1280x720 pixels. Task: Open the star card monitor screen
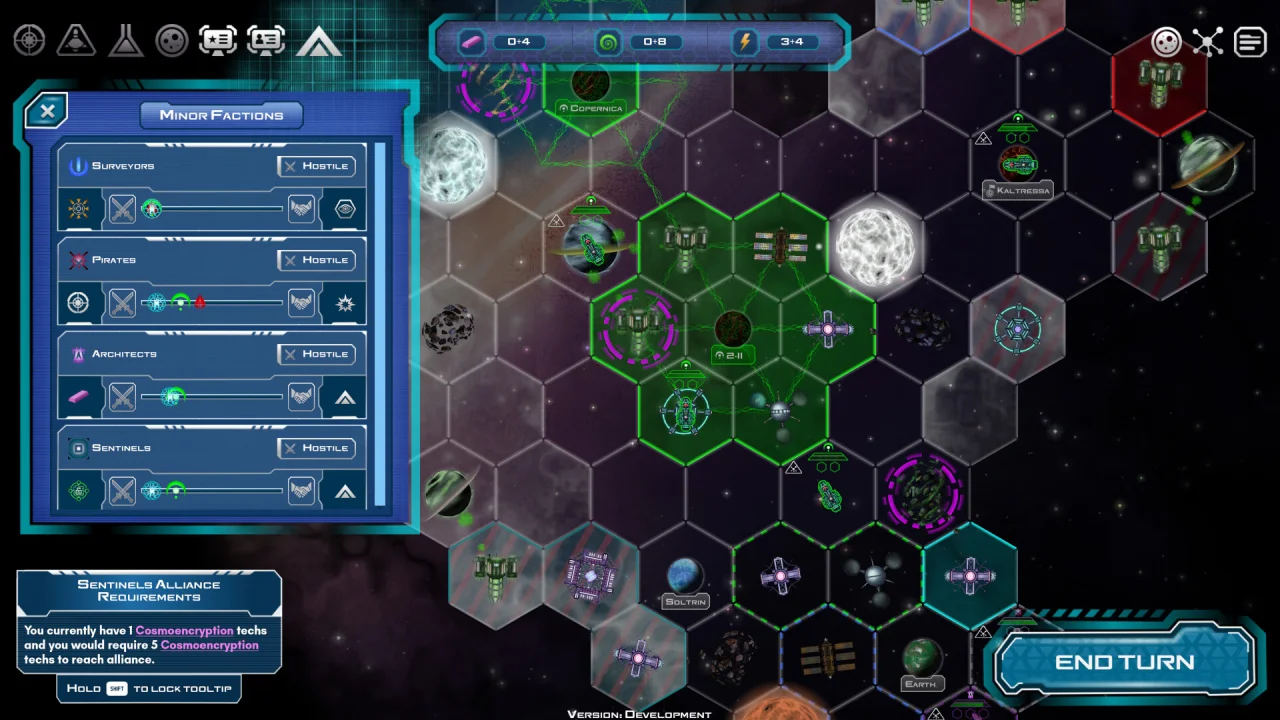(x=218, y=41)
